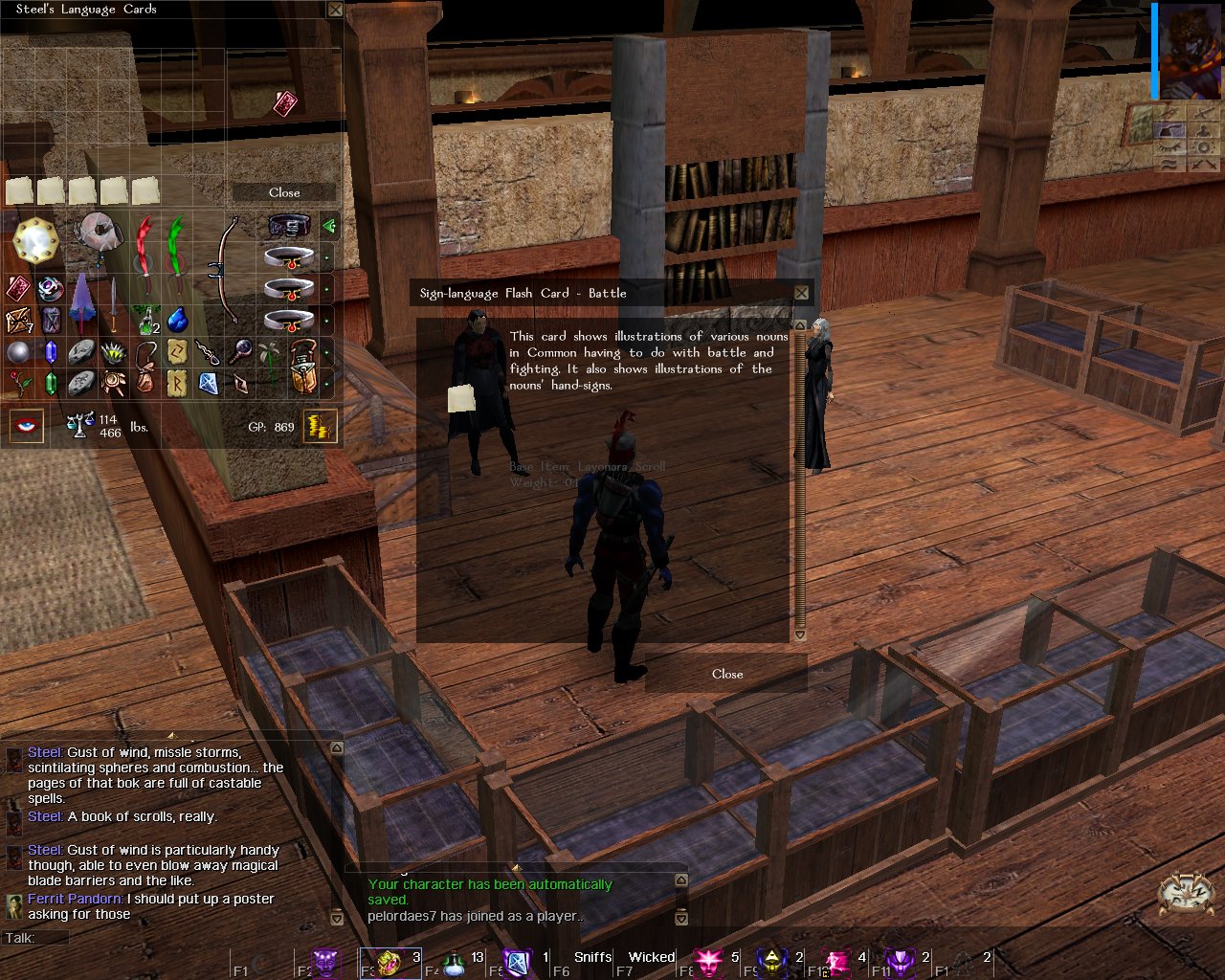Select the red flash card in Steel's container
This screenshot has width=1225, height=980.
pos(285,103)
